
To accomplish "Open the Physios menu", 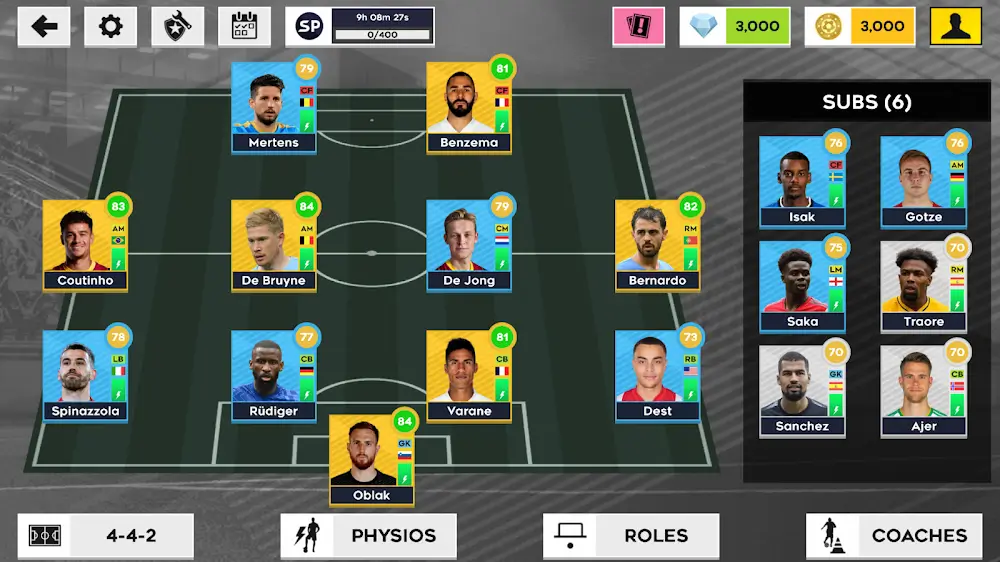I will [x=368, y=535].
